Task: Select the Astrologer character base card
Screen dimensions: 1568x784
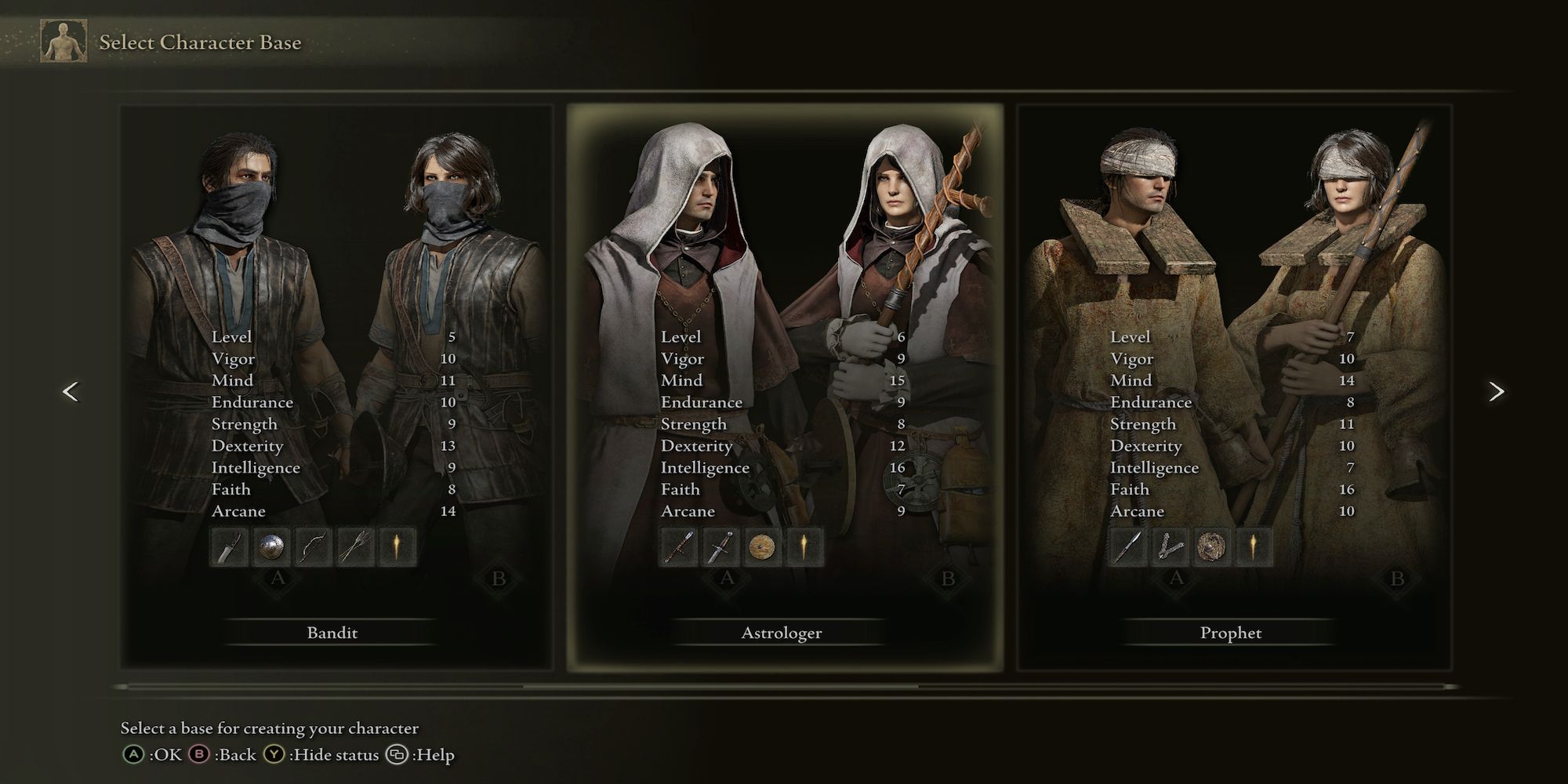Action: coord(782,632)
